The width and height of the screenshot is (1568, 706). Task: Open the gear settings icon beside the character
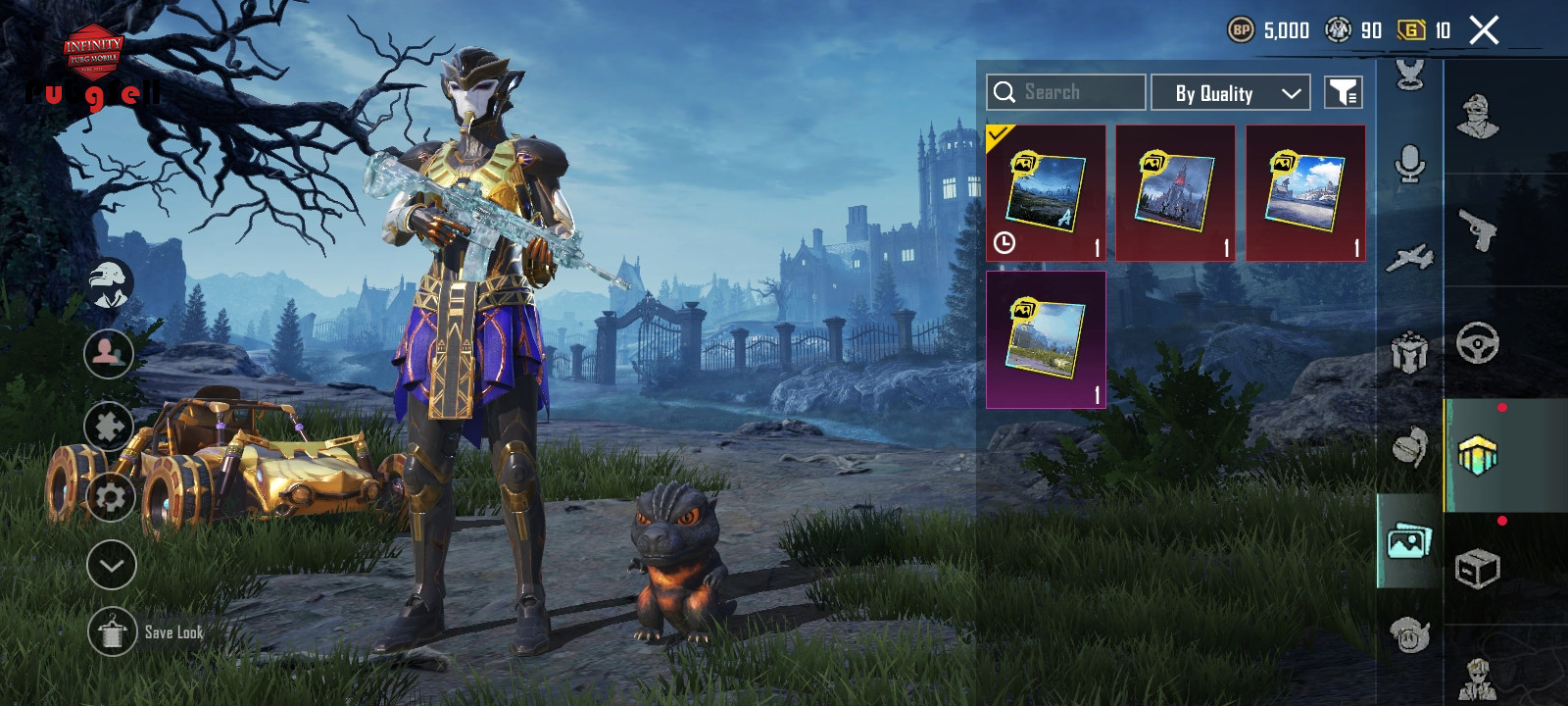[110, 498]
